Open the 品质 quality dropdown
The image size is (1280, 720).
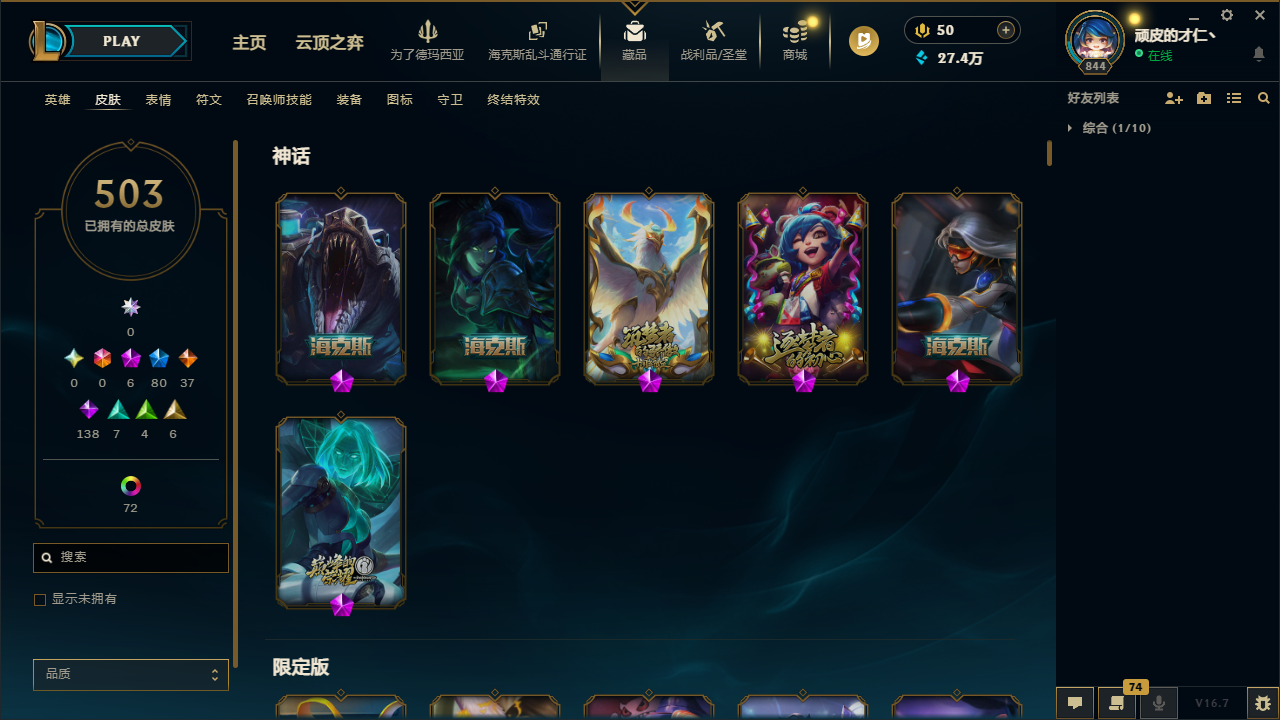pos(130,674)
